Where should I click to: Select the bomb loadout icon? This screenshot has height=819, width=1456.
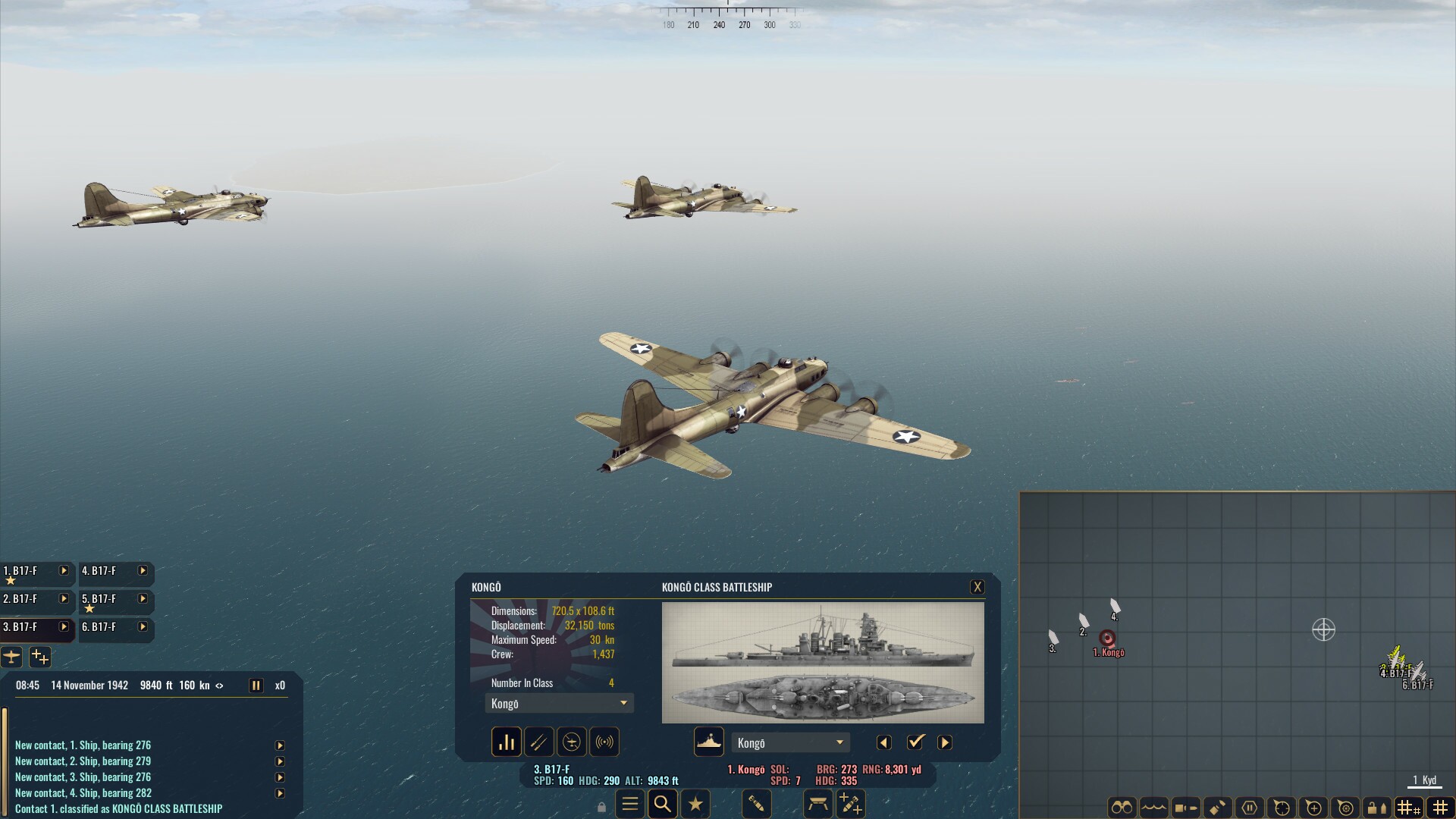757,805
